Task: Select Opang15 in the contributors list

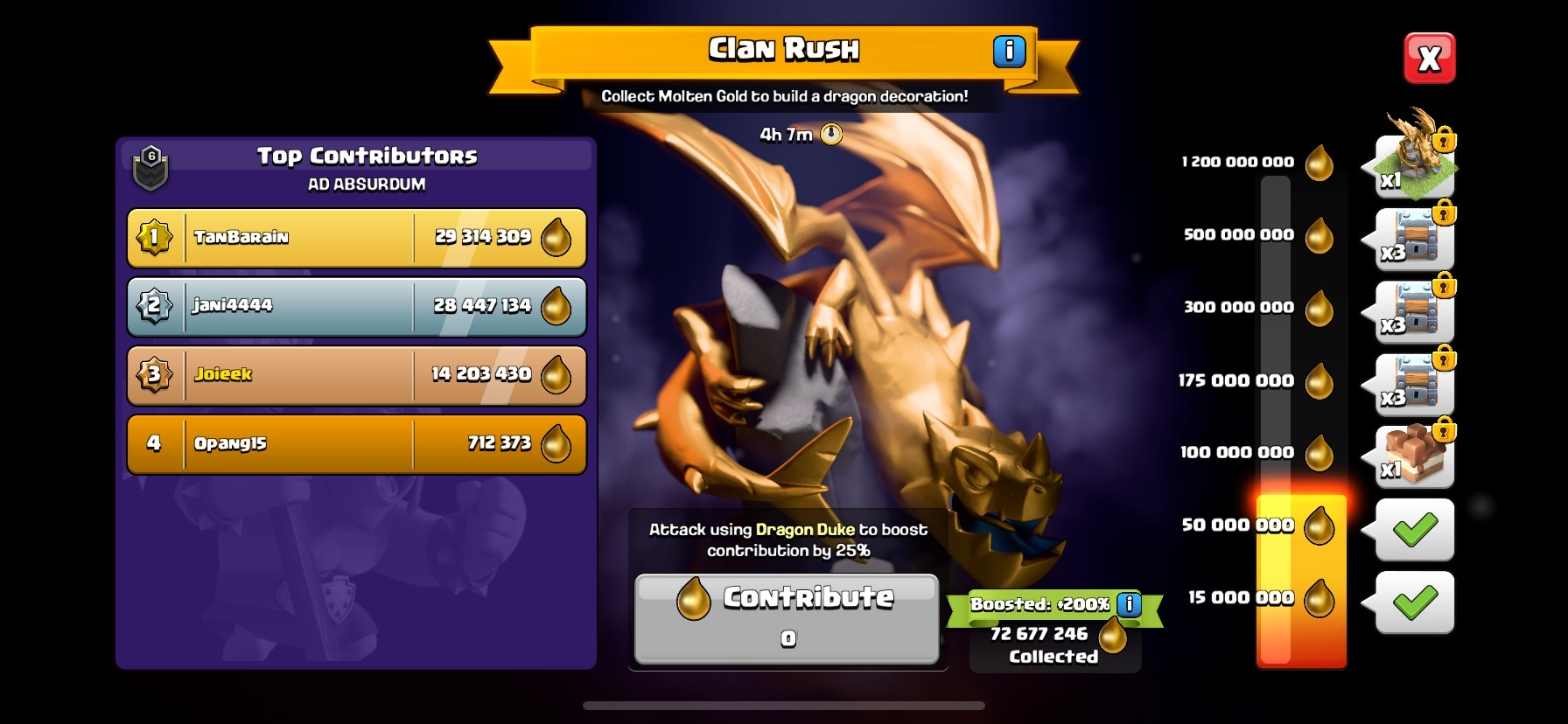Action: click(357, 443)
